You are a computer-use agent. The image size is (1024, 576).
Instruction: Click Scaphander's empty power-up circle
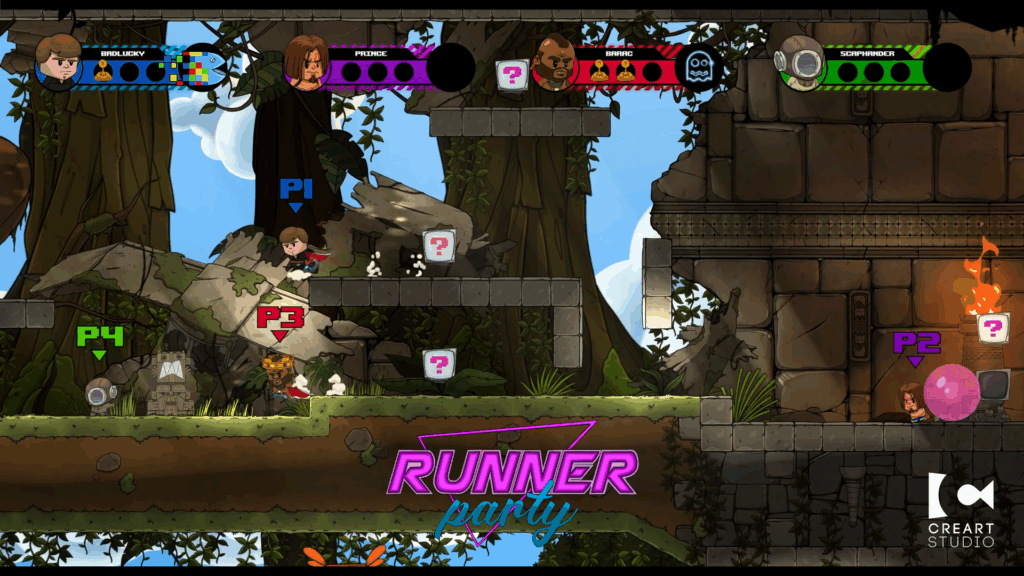click(946, 68)
